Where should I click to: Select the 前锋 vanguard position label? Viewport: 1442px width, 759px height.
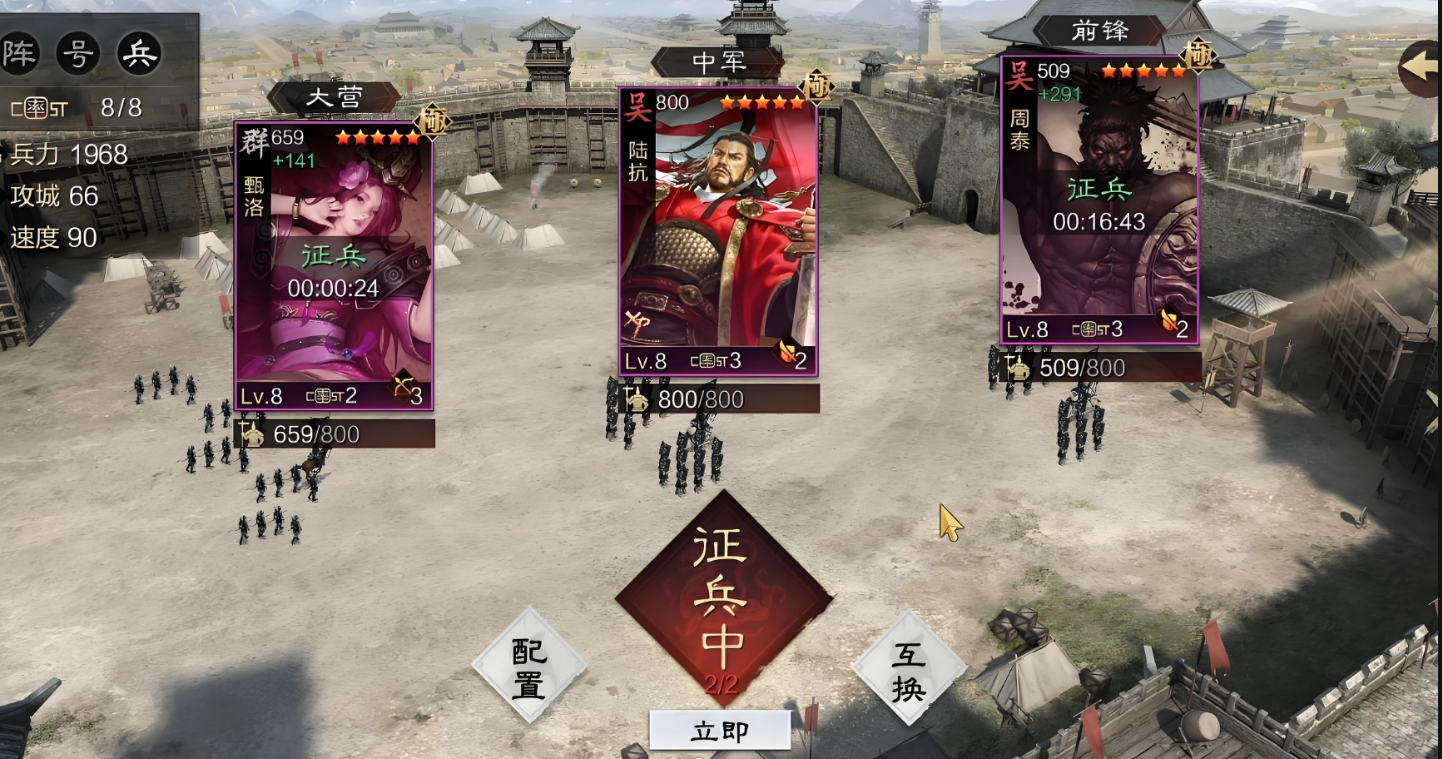tap(1099, 31)
